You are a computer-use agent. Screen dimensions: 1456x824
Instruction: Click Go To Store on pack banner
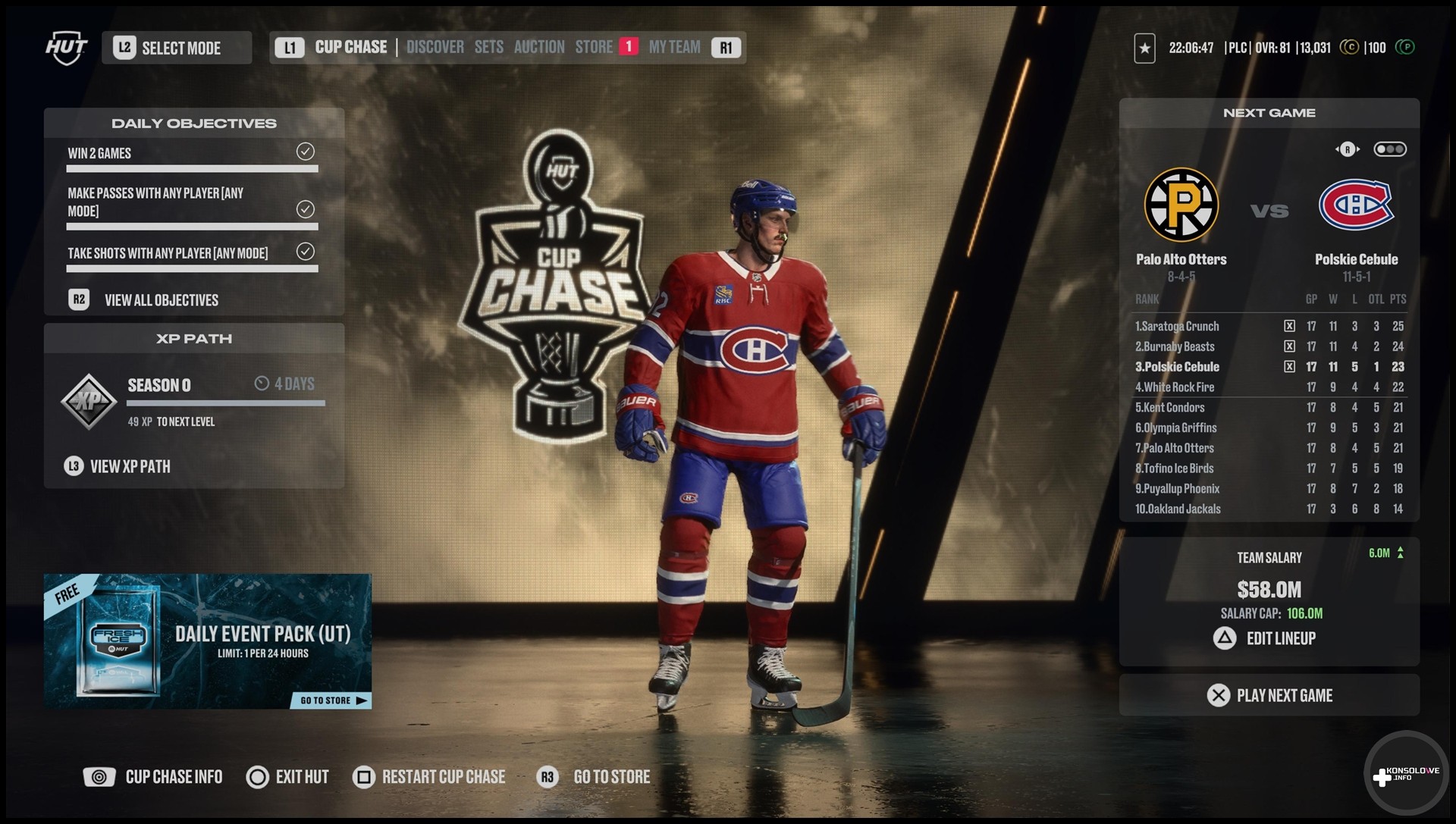click(331, 700)
